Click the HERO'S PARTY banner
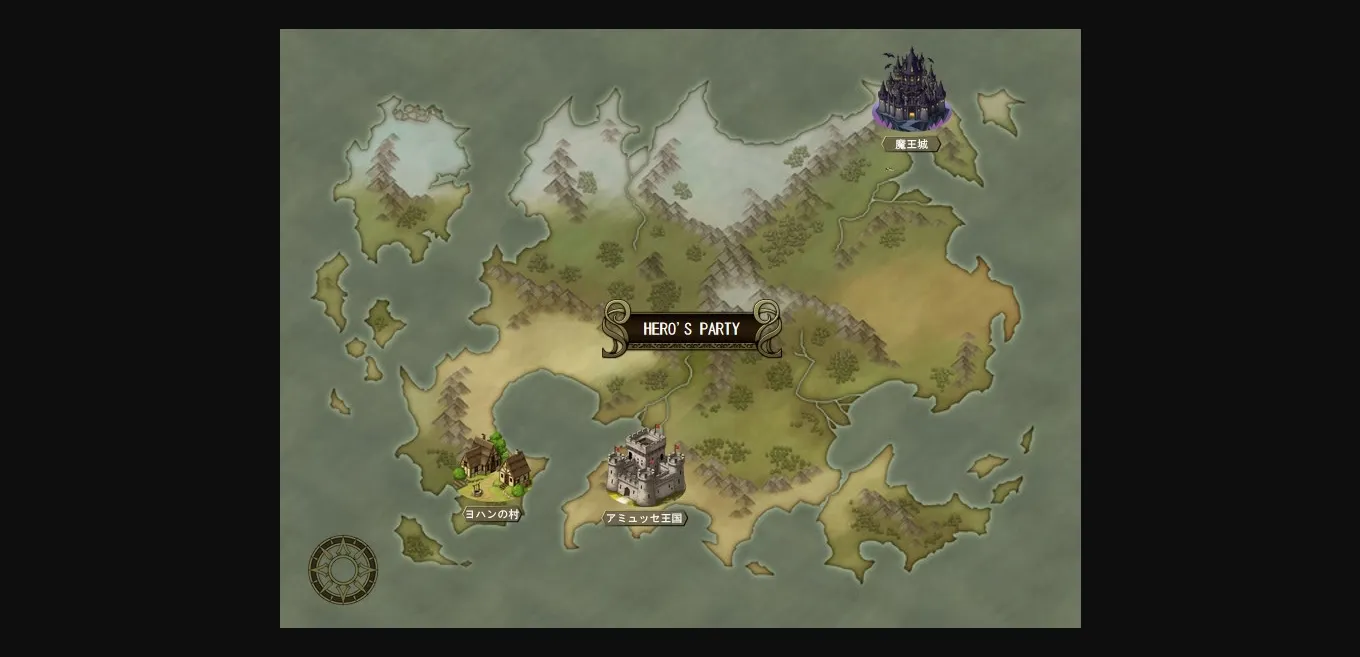 point(691,329)
